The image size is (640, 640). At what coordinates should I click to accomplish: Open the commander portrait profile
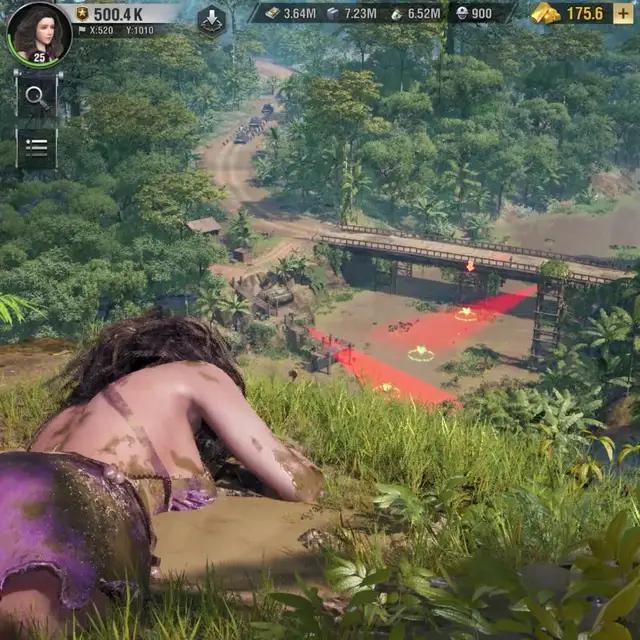pos(38,31)
